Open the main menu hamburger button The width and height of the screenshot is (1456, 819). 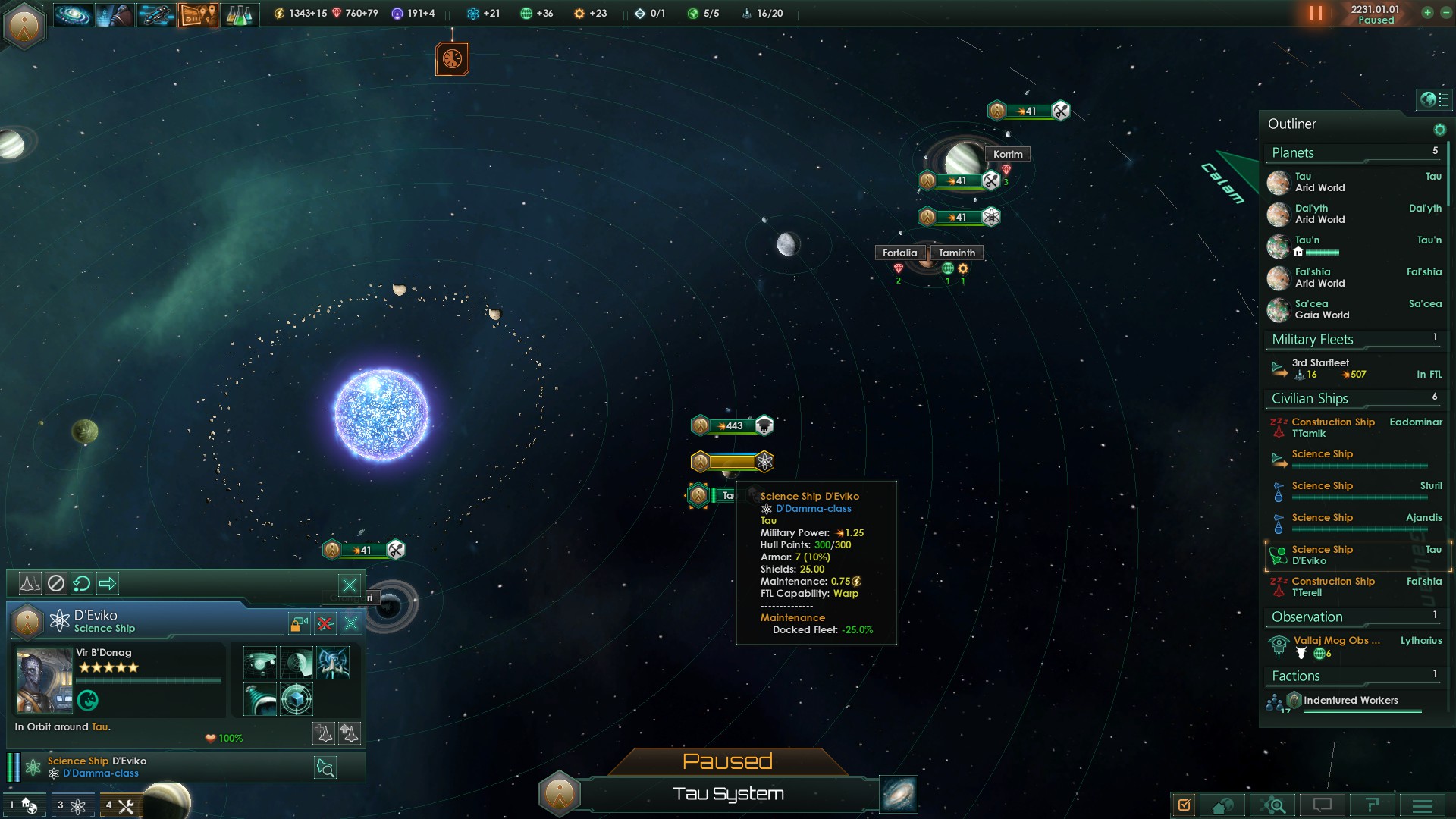coord(1422,805)
